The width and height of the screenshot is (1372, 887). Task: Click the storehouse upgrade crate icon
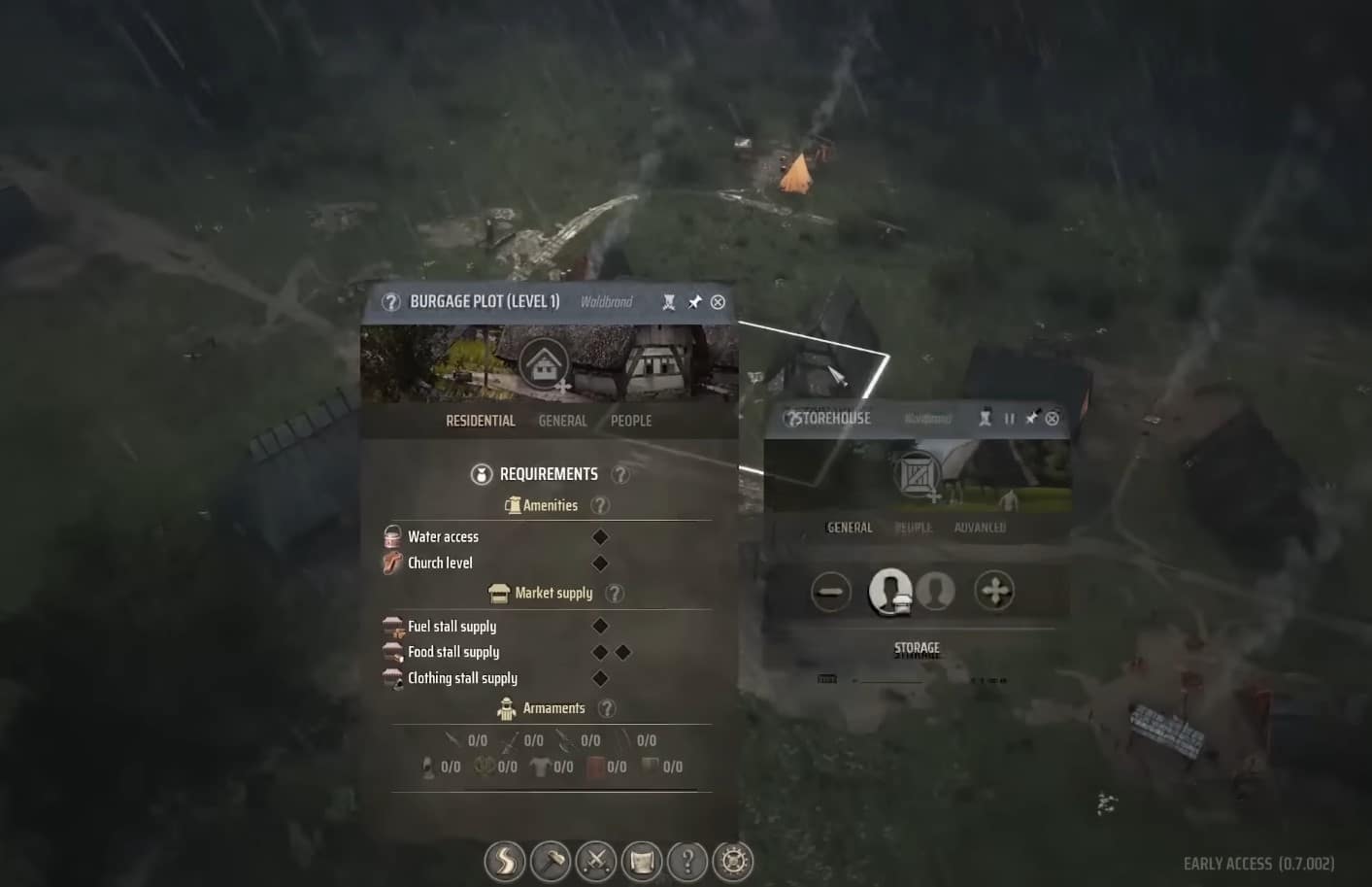917,476
